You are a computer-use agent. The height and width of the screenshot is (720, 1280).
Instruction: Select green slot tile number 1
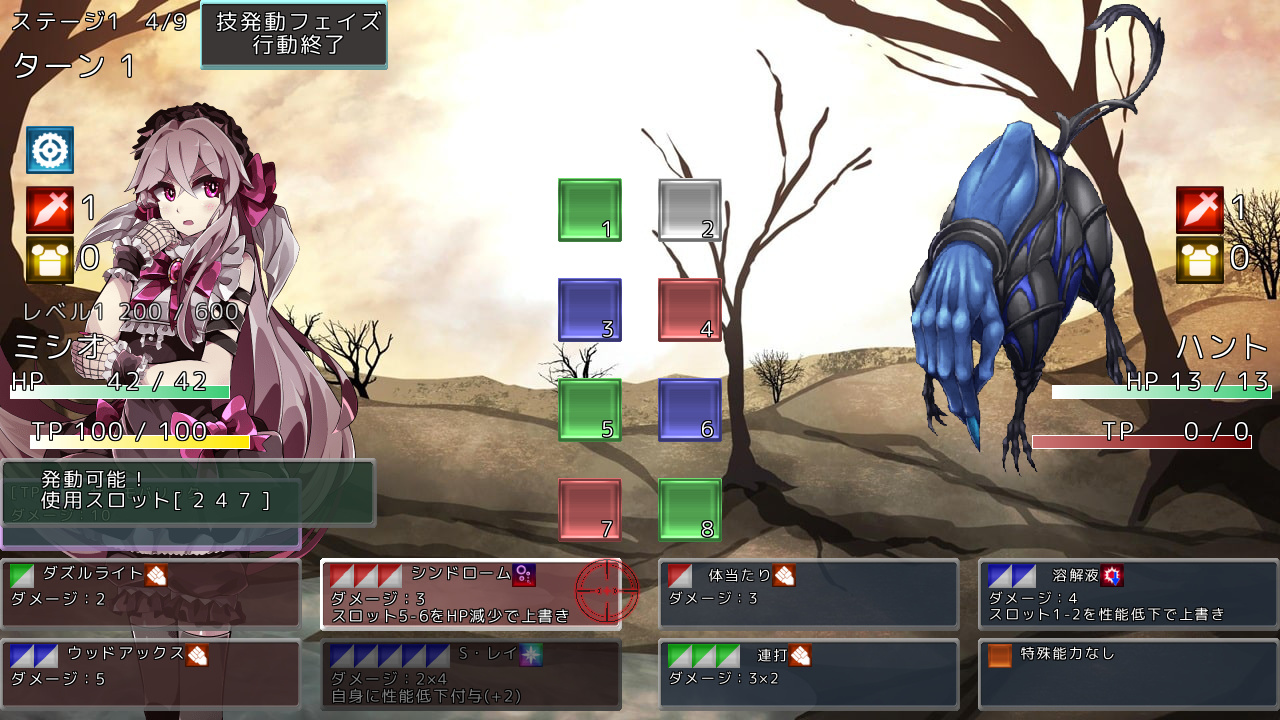pyautogui.click(x=589, y=210)
